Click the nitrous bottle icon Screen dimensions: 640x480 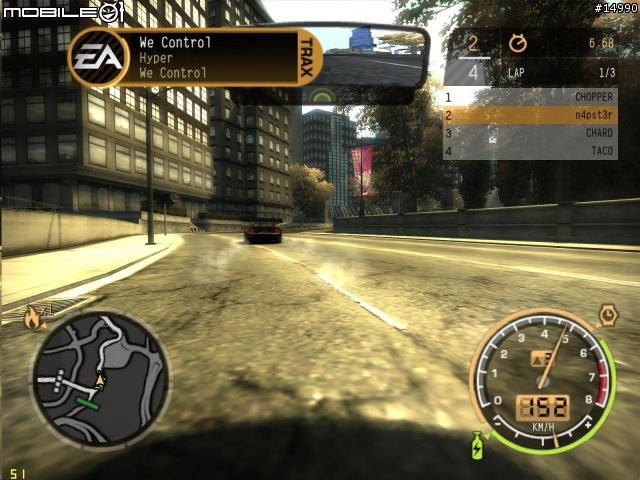[x=480, y=446]
